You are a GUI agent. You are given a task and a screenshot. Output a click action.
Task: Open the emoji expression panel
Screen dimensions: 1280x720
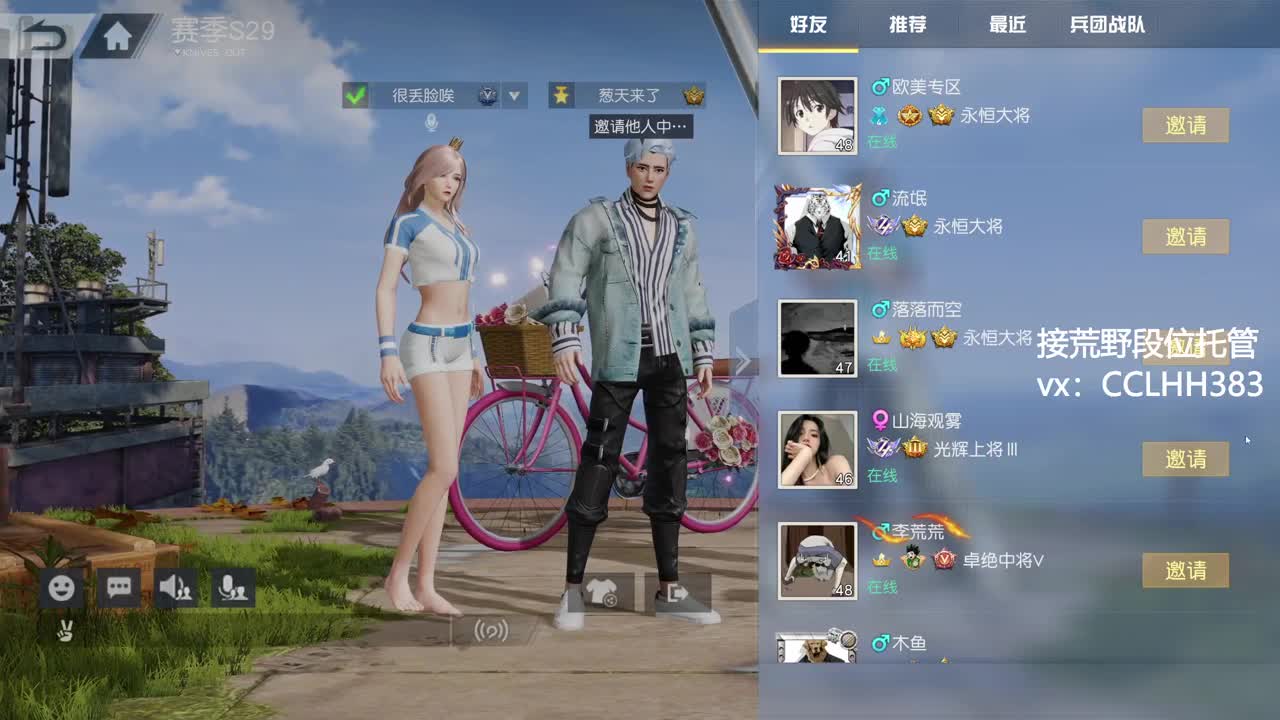(60, 588)
